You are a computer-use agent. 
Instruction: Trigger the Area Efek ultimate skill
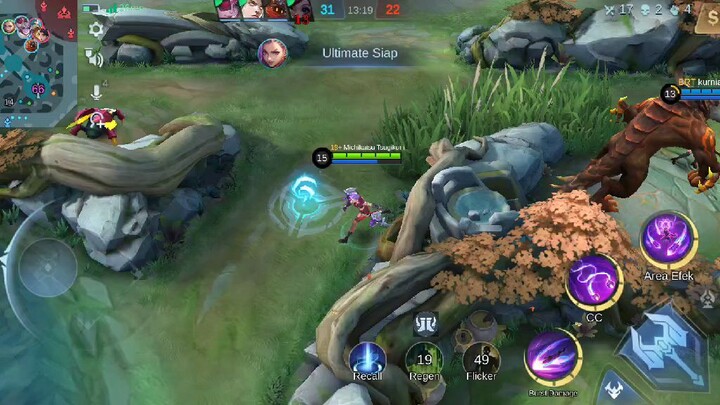point(669,241)
